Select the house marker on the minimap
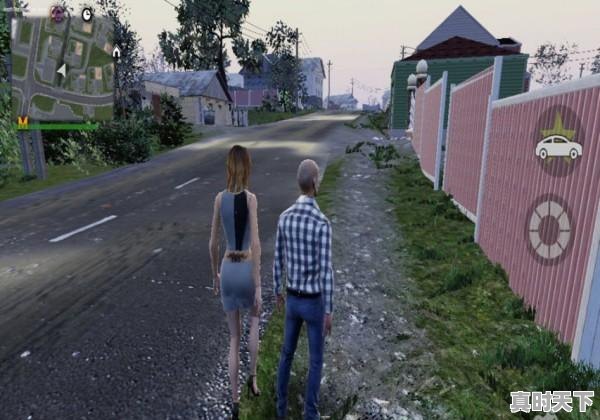 click(x=116, y=52)
